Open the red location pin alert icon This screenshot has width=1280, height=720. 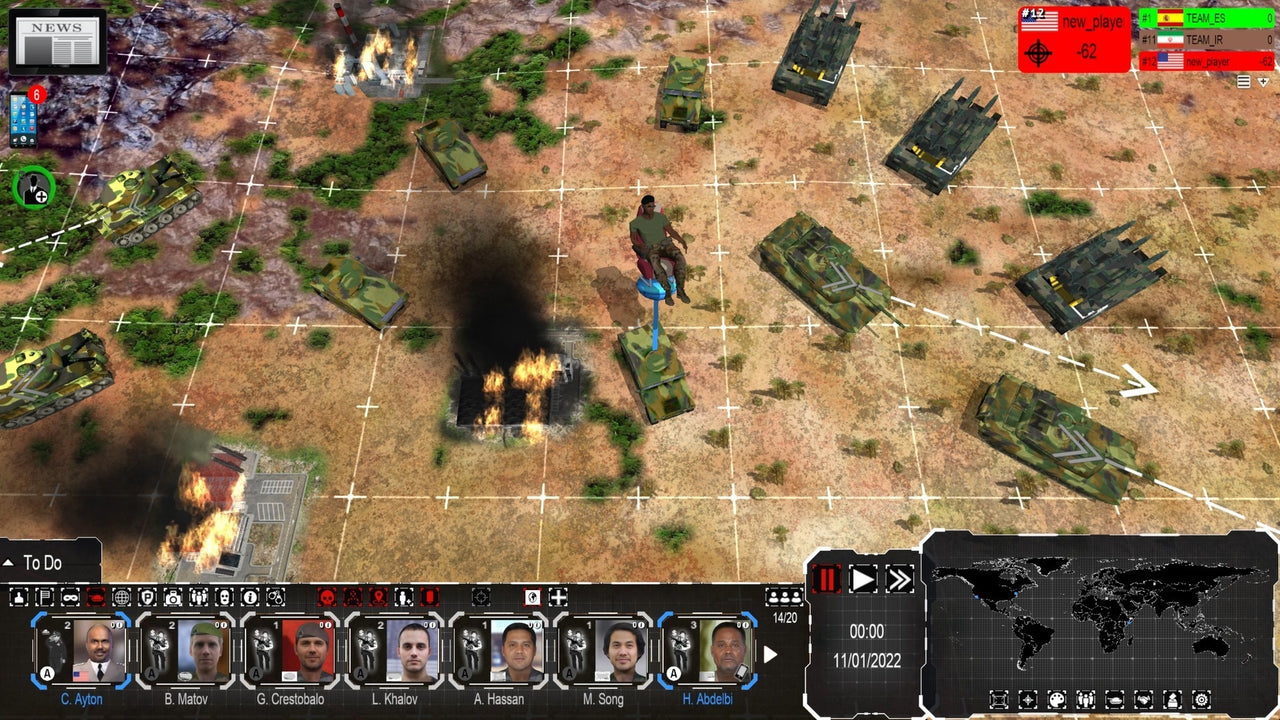point(377,598)
